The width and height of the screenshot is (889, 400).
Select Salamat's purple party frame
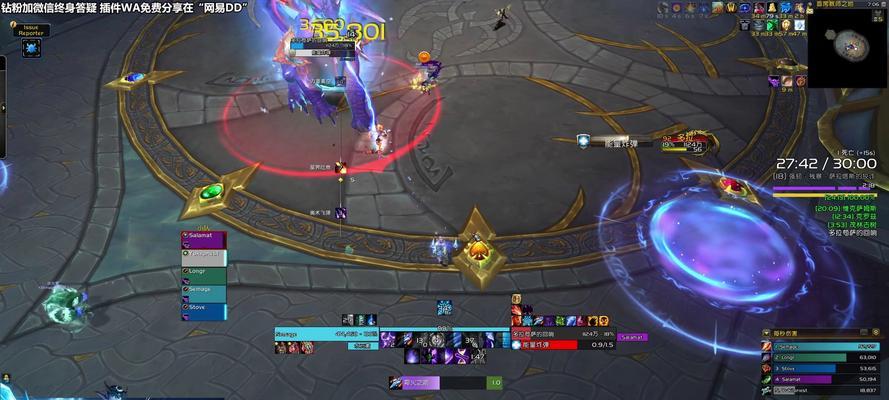pyautogui.click(x=203, y=239)
